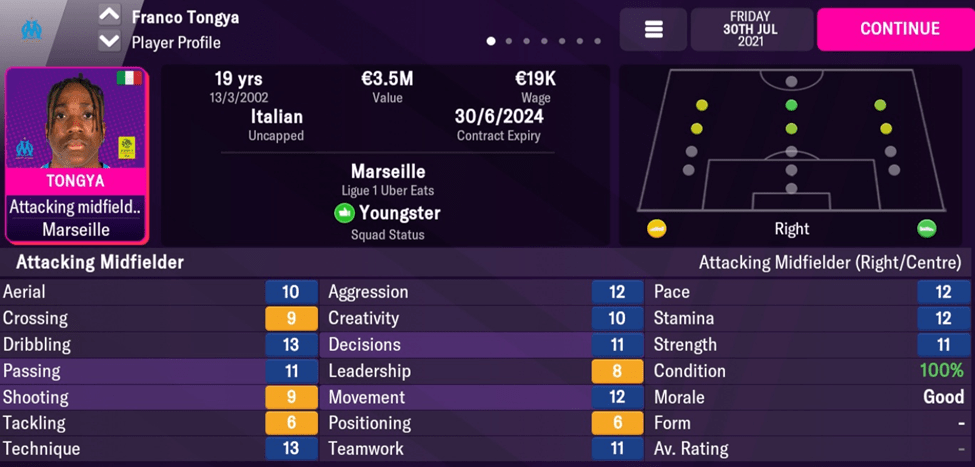
Task: Open the Youngster squad status
Action: pos(388,213)
